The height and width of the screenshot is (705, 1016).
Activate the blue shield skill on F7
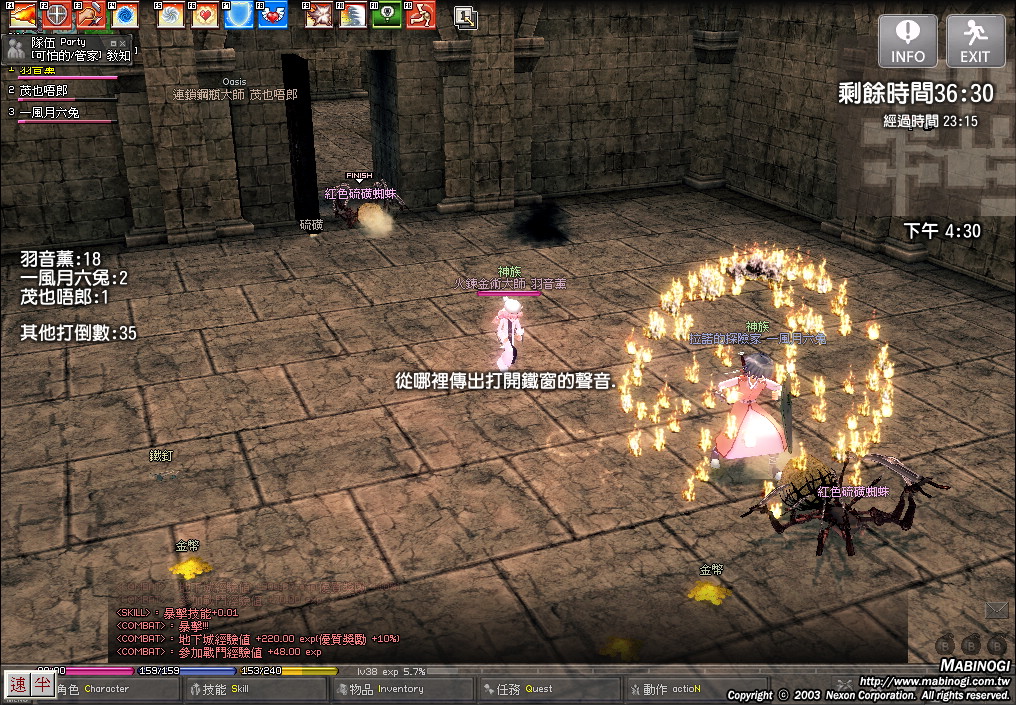point(239,15)
